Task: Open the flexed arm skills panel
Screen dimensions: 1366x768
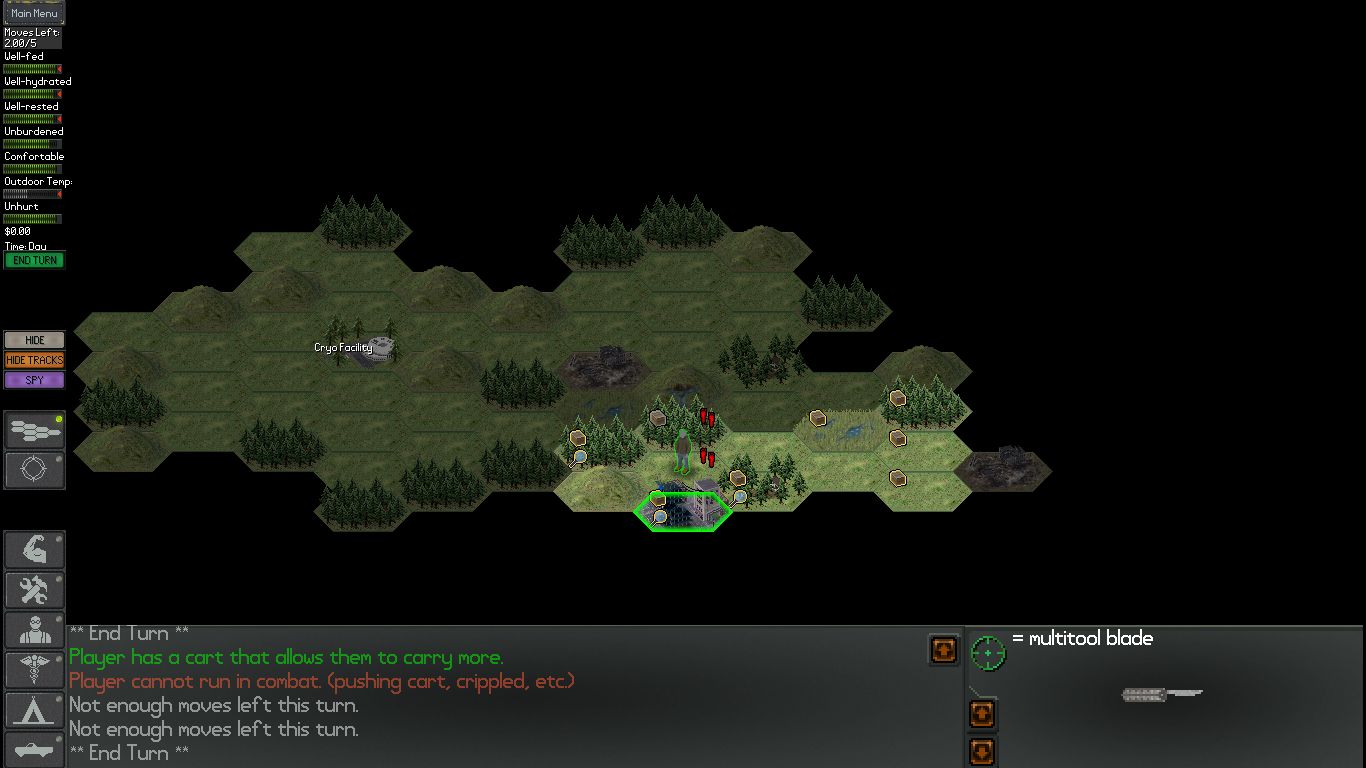Action: pos(34,550)
